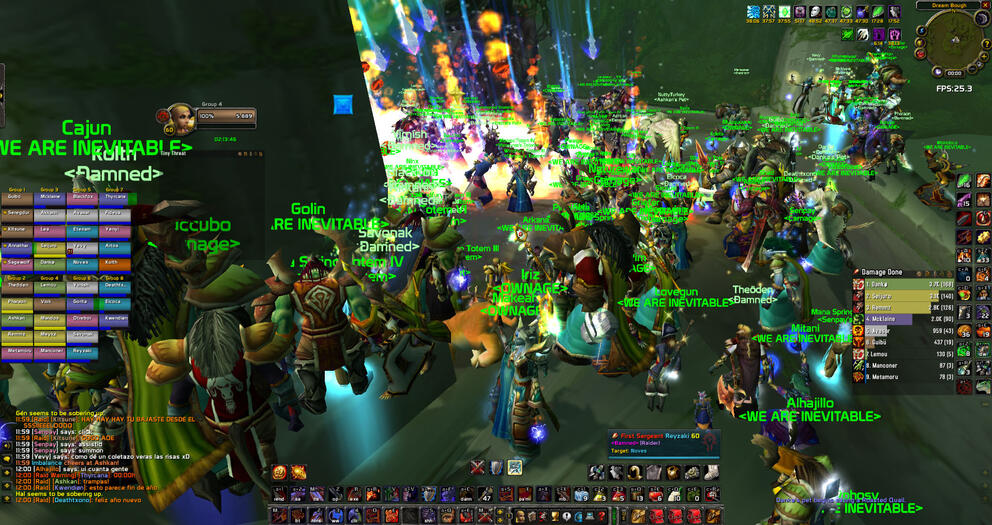Activate the shield defensive stance icon
This screenshot has width=992, height=525.
497,467
